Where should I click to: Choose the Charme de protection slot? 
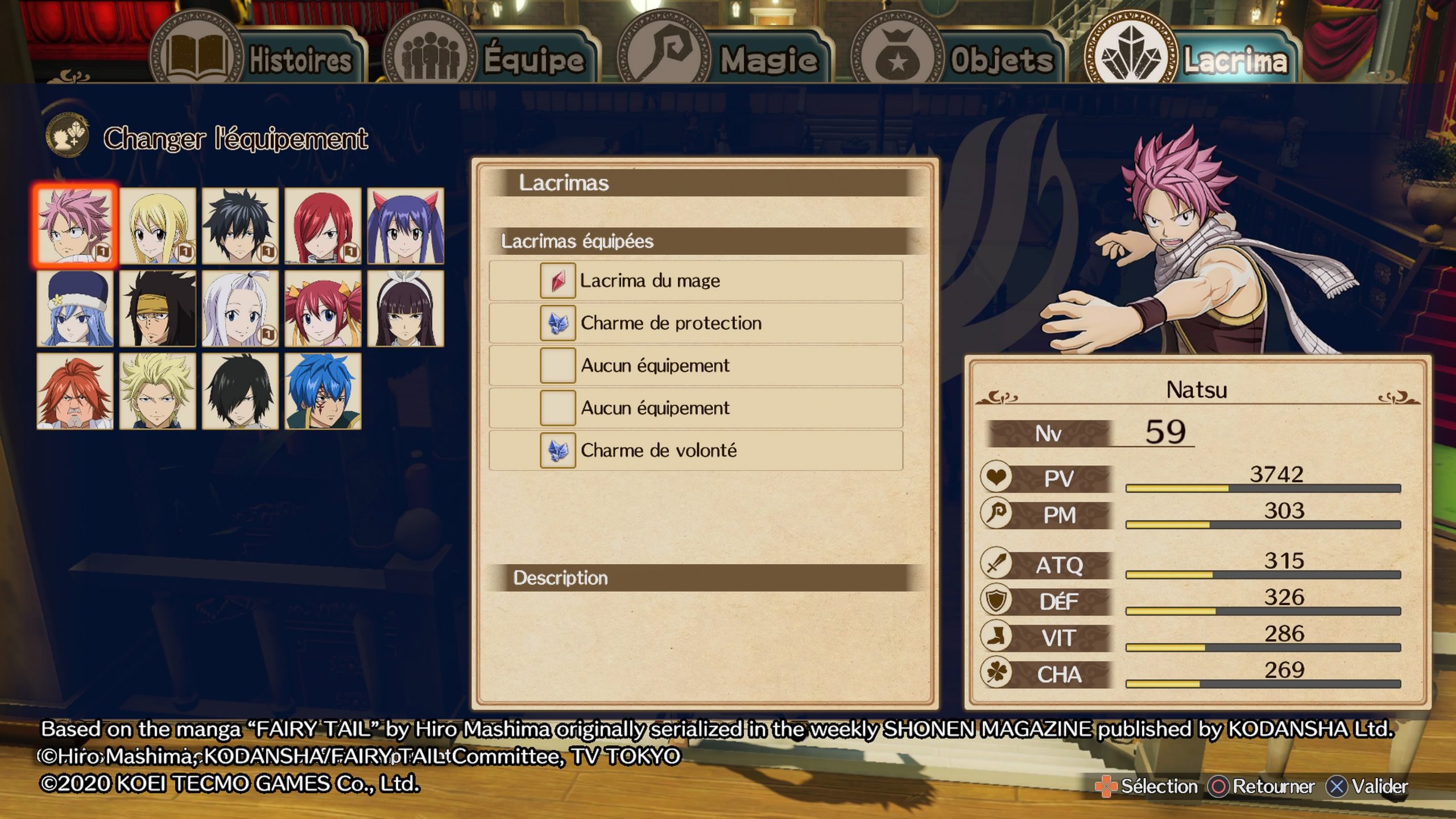click(x=696, y=323)
